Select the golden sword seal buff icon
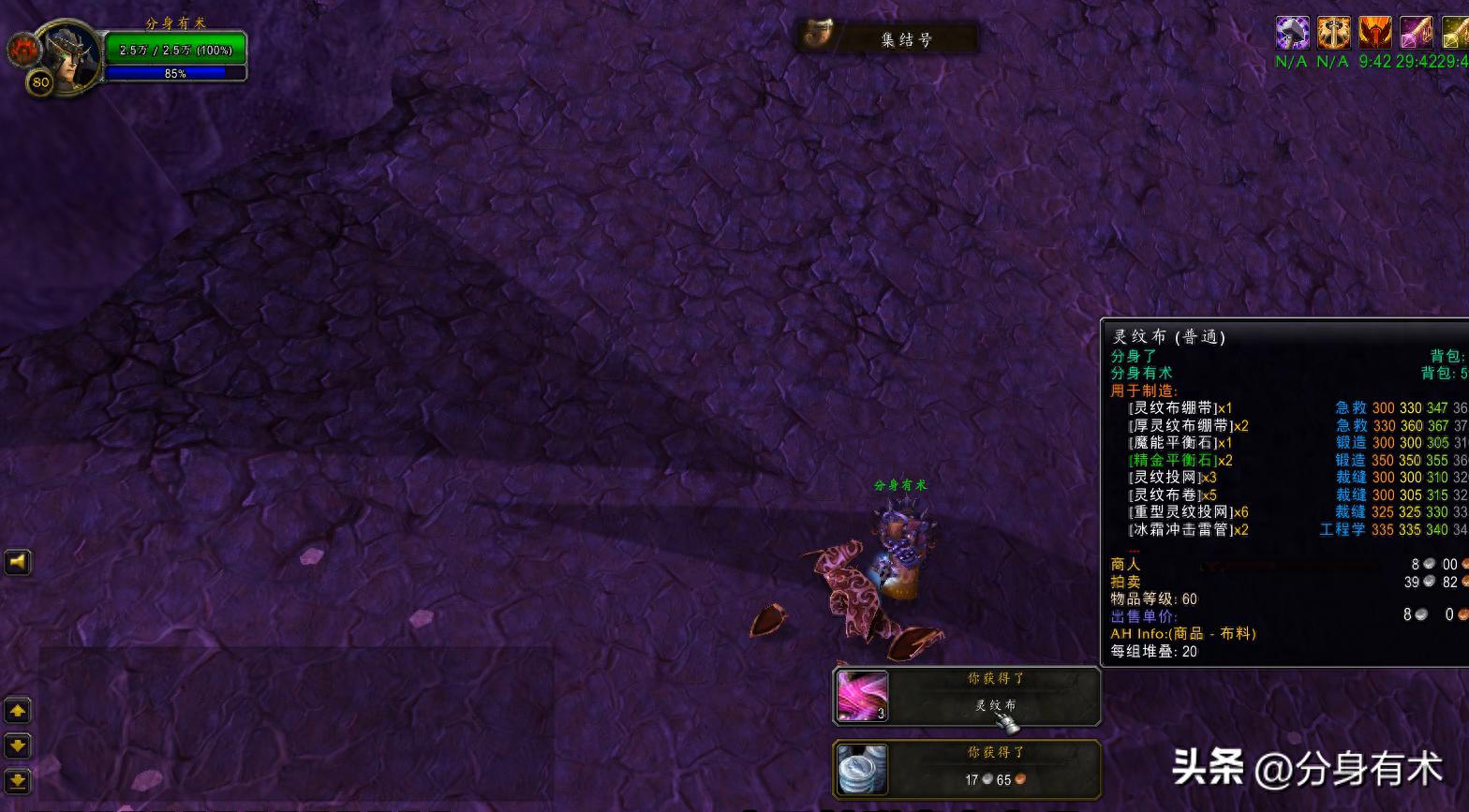 pos(1333,33)
